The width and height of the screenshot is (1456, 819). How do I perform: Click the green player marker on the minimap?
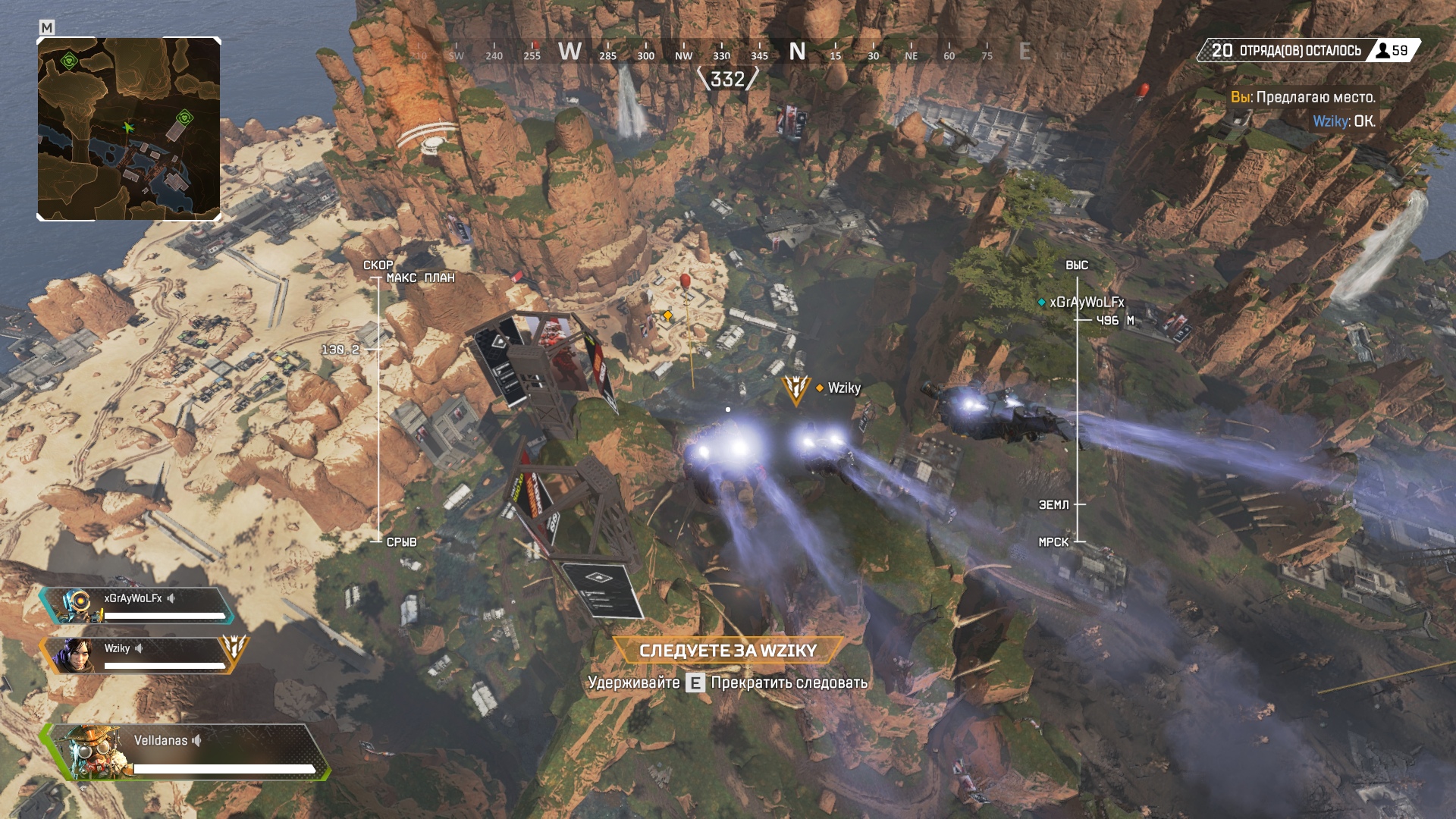pos(127,127)
